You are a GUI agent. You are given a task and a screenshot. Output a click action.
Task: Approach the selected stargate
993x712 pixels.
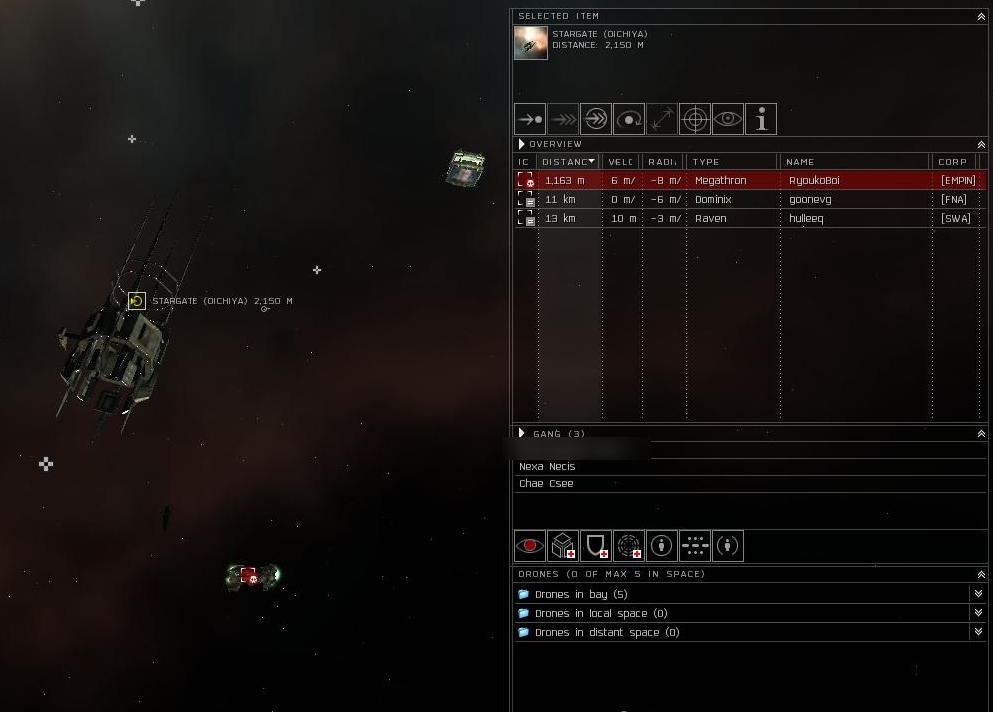tap(530, 120)
